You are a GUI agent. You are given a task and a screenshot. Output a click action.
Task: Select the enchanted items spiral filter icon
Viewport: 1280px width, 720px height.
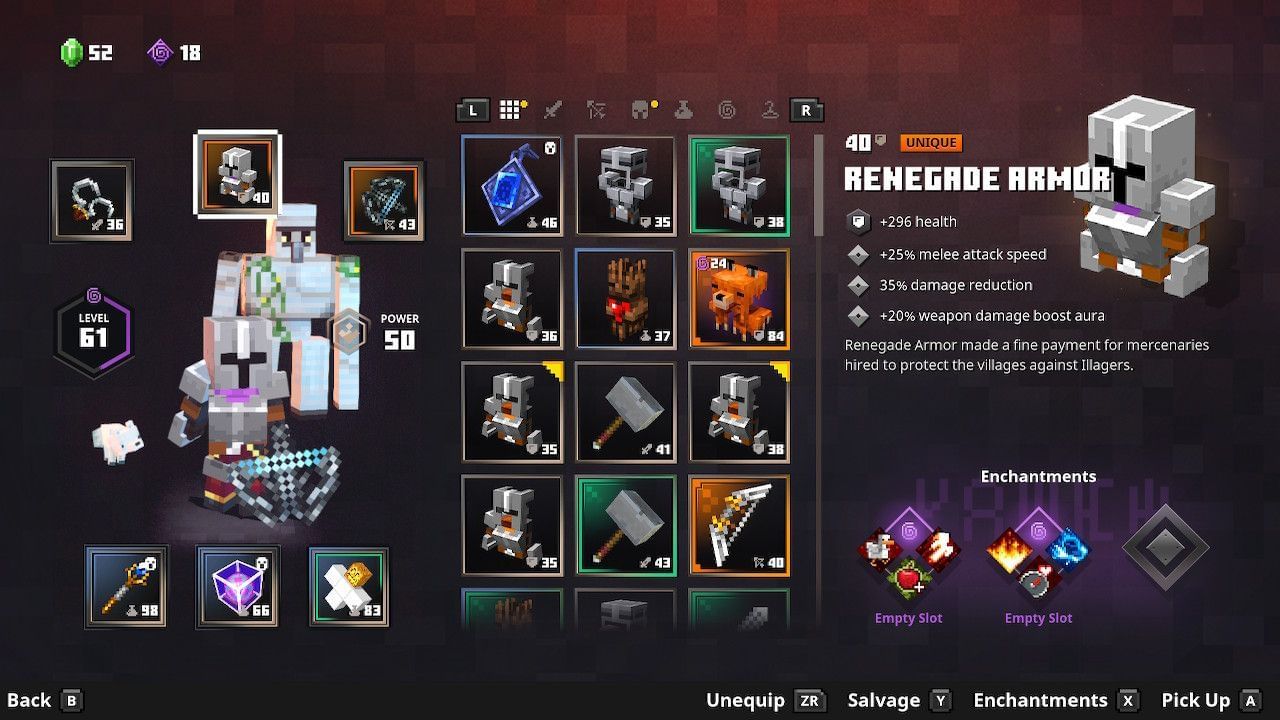click(x=729, y=110)
